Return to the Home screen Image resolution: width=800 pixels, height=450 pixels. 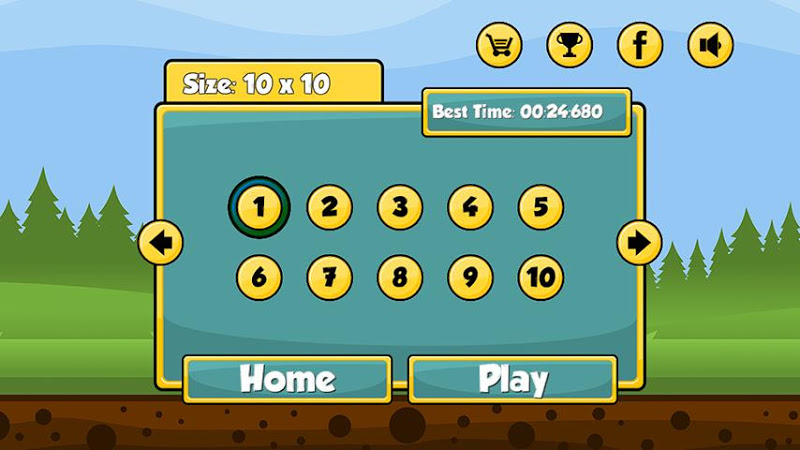pos(287,379)
